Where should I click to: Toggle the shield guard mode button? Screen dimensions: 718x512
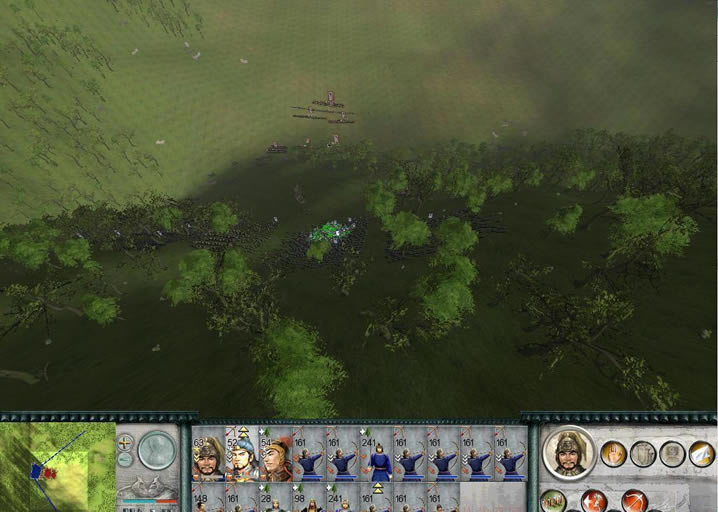pos(644,454)
